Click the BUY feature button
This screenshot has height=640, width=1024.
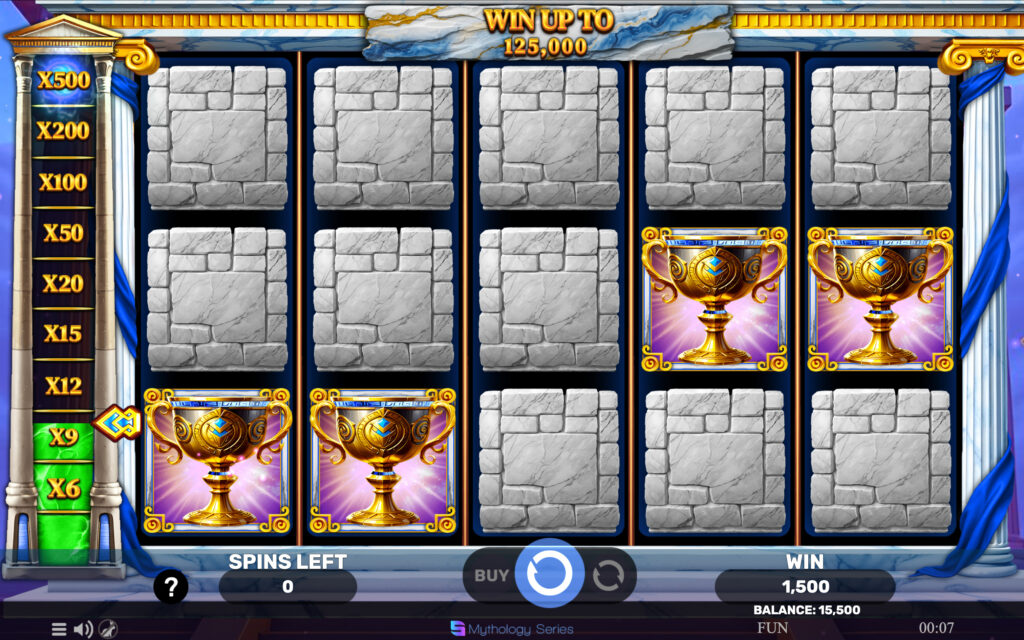tap(491, 575)
